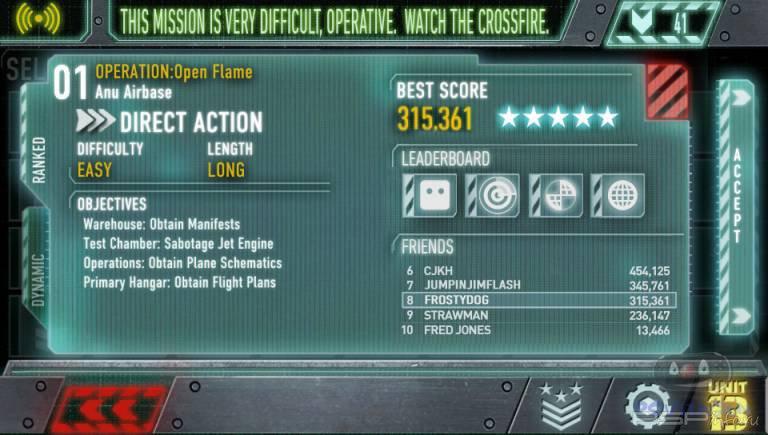Viewport: 768px width, 435px height.
Task: Select CJKH in the friends list
Action: pyautogui.click(x=538, y=271)
